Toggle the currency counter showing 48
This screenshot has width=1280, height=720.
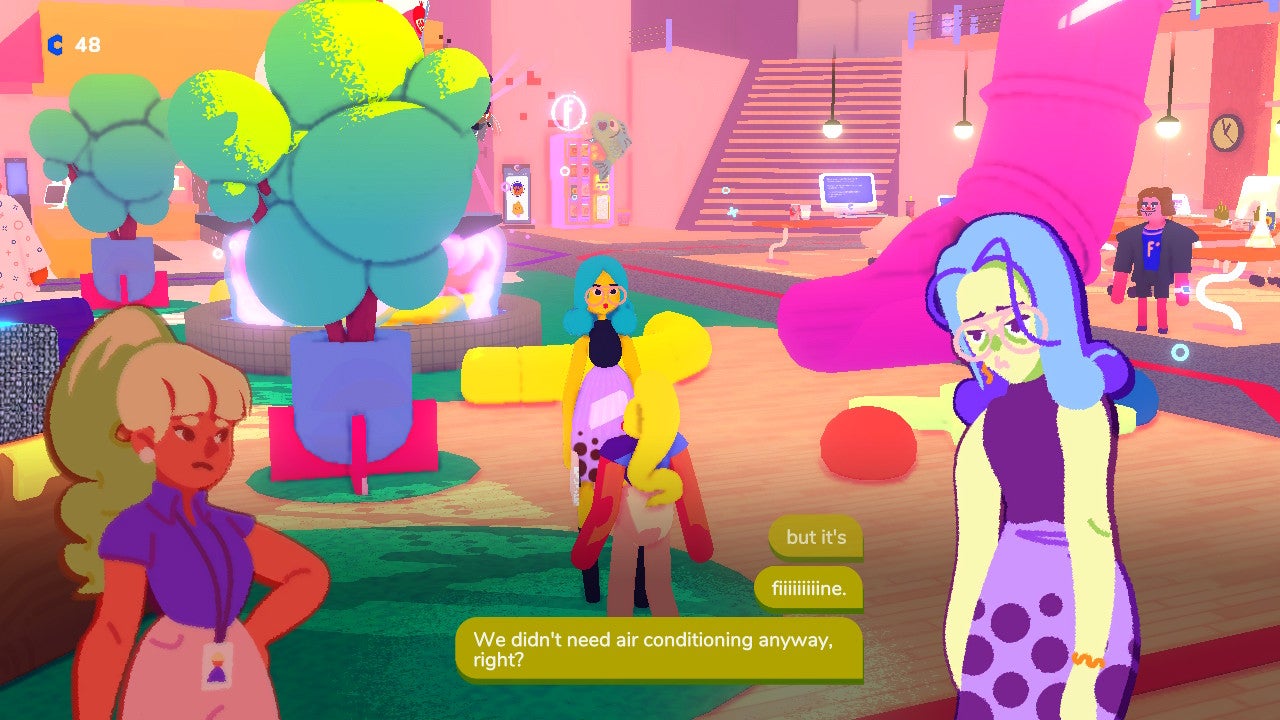[87, 44]
